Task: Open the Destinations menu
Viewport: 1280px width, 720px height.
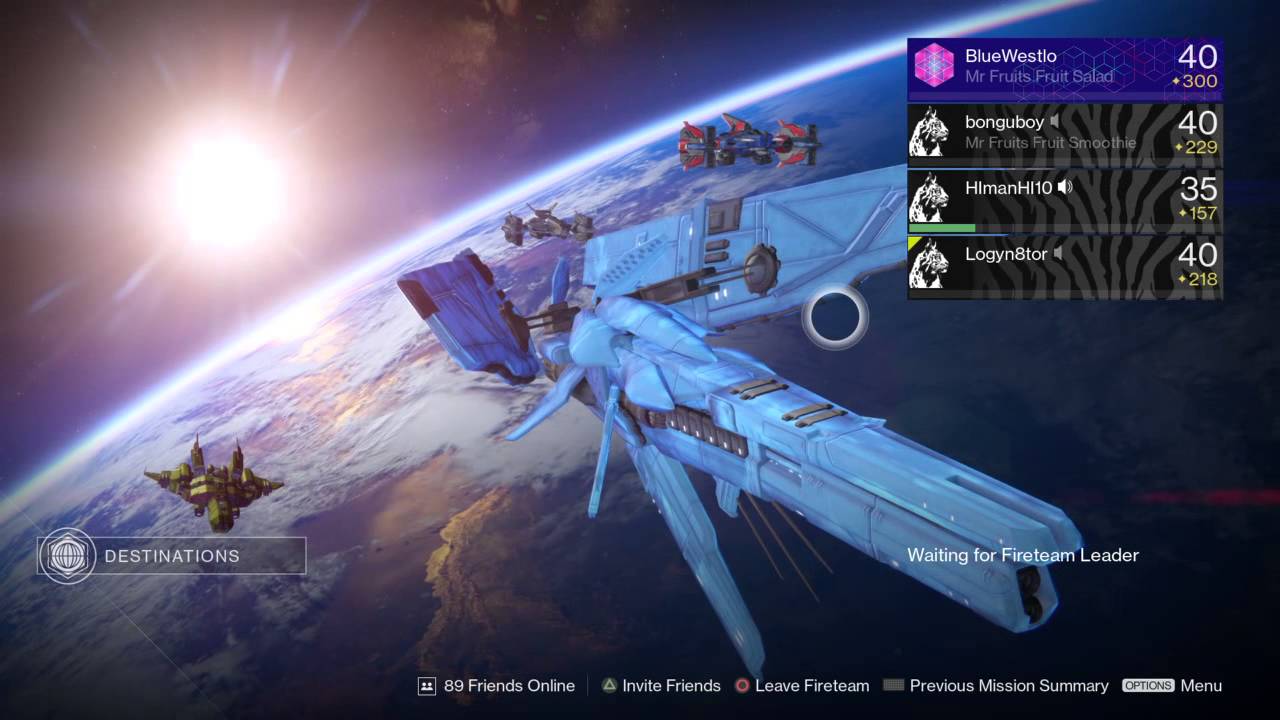Action: click(171, 556)
